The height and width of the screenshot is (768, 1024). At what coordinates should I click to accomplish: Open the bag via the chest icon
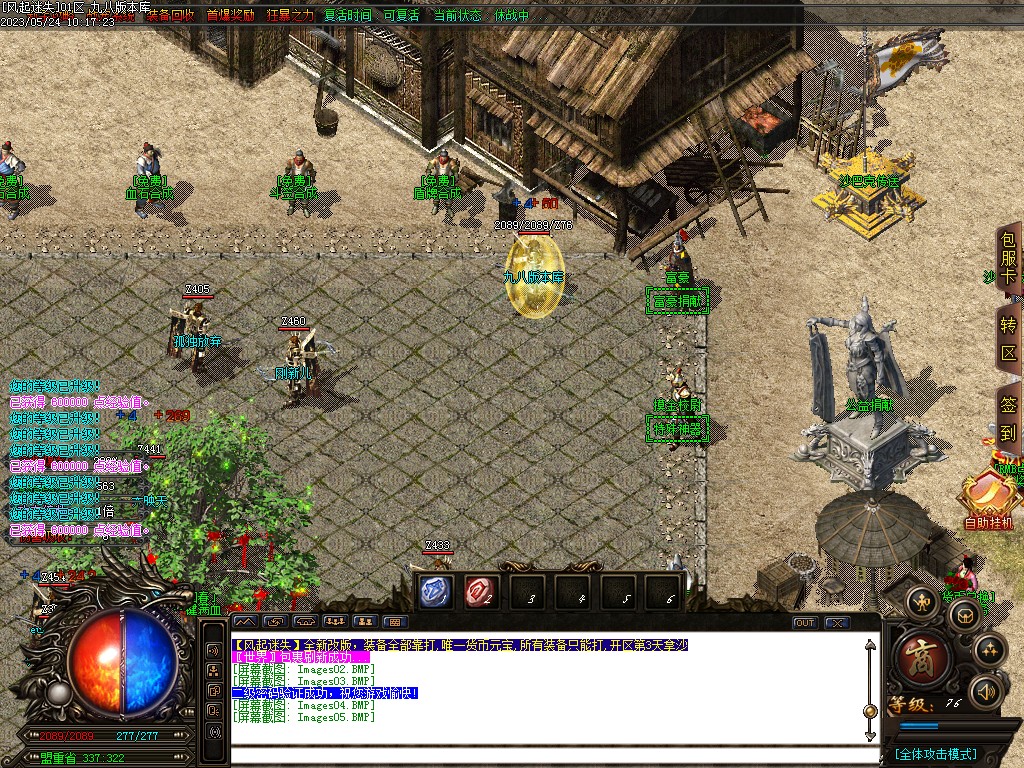pos(964,614)
